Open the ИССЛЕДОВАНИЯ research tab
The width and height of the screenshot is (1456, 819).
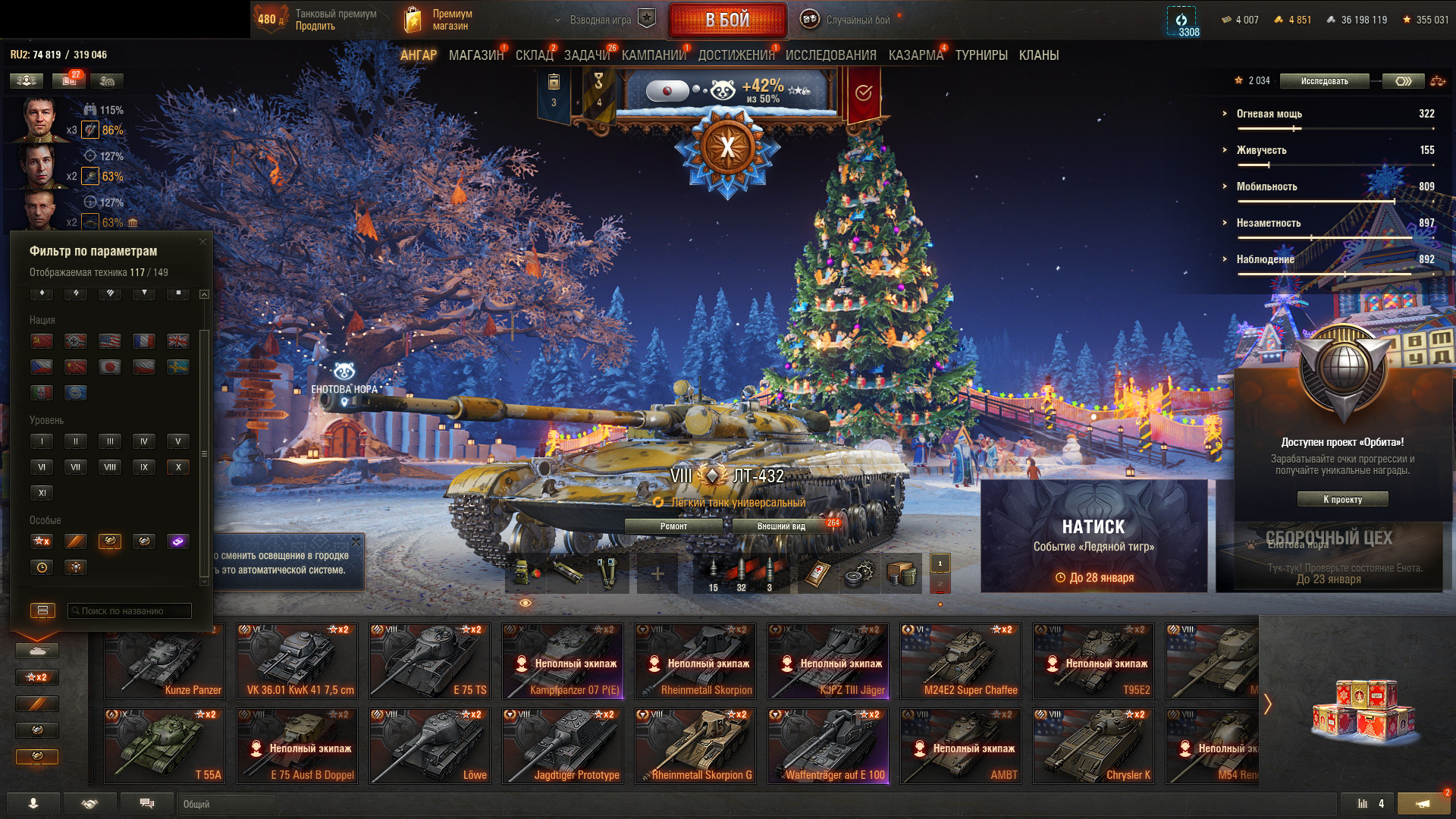pos(830,55)
